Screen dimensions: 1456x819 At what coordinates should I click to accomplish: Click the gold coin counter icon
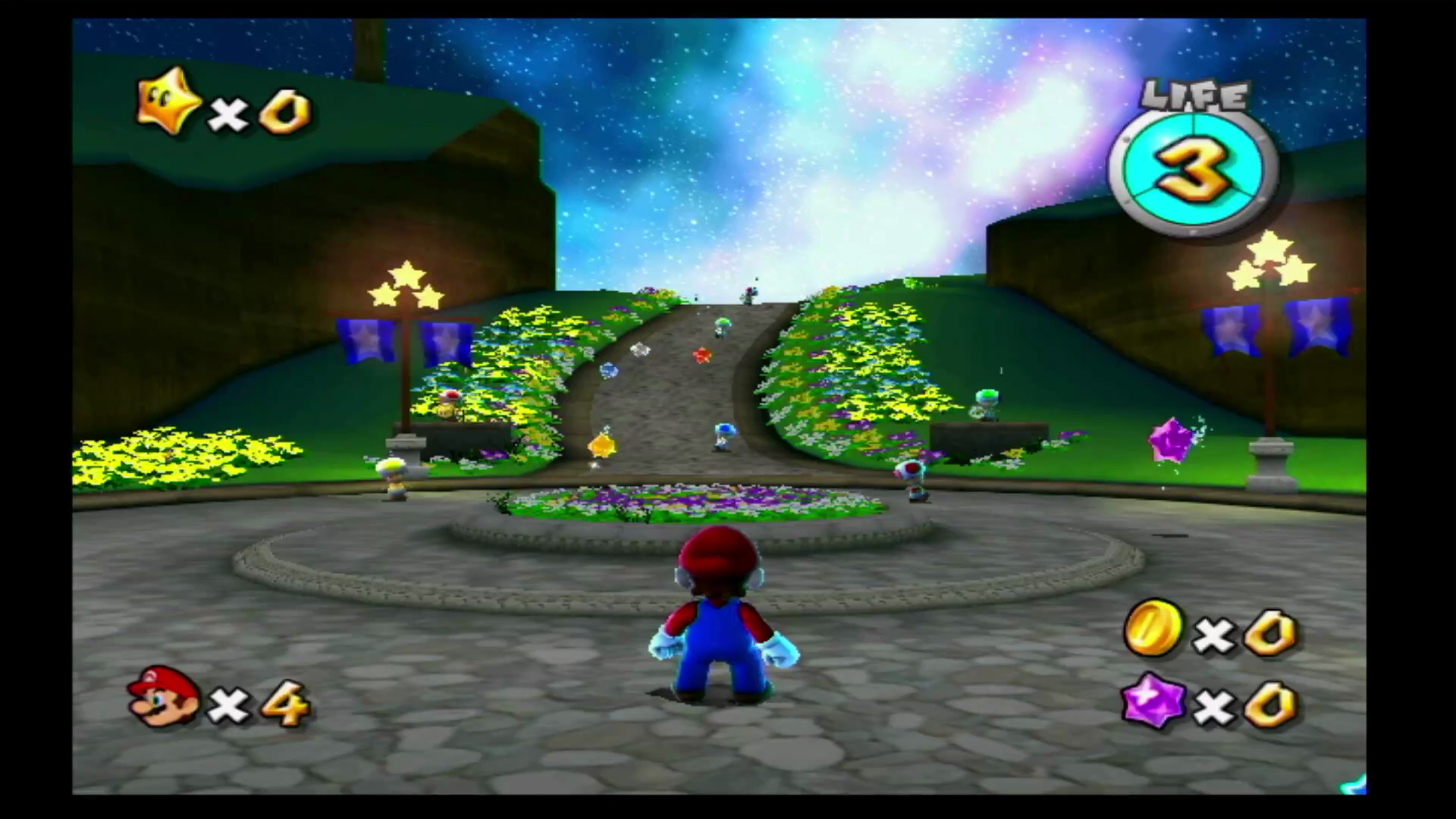(1152, 627)
